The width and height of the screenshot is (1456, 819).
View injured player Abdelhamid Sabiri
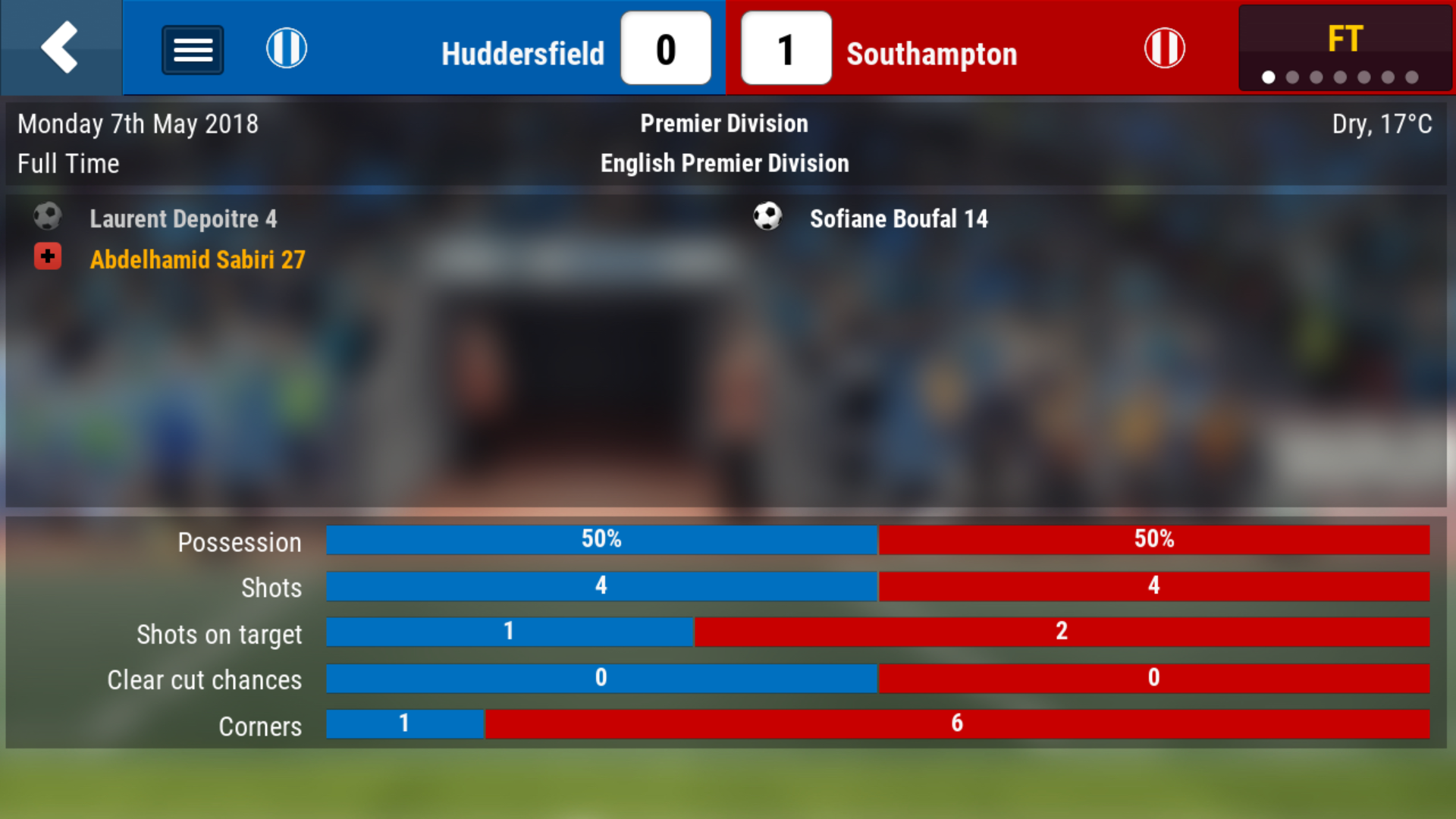pos(197,260)
